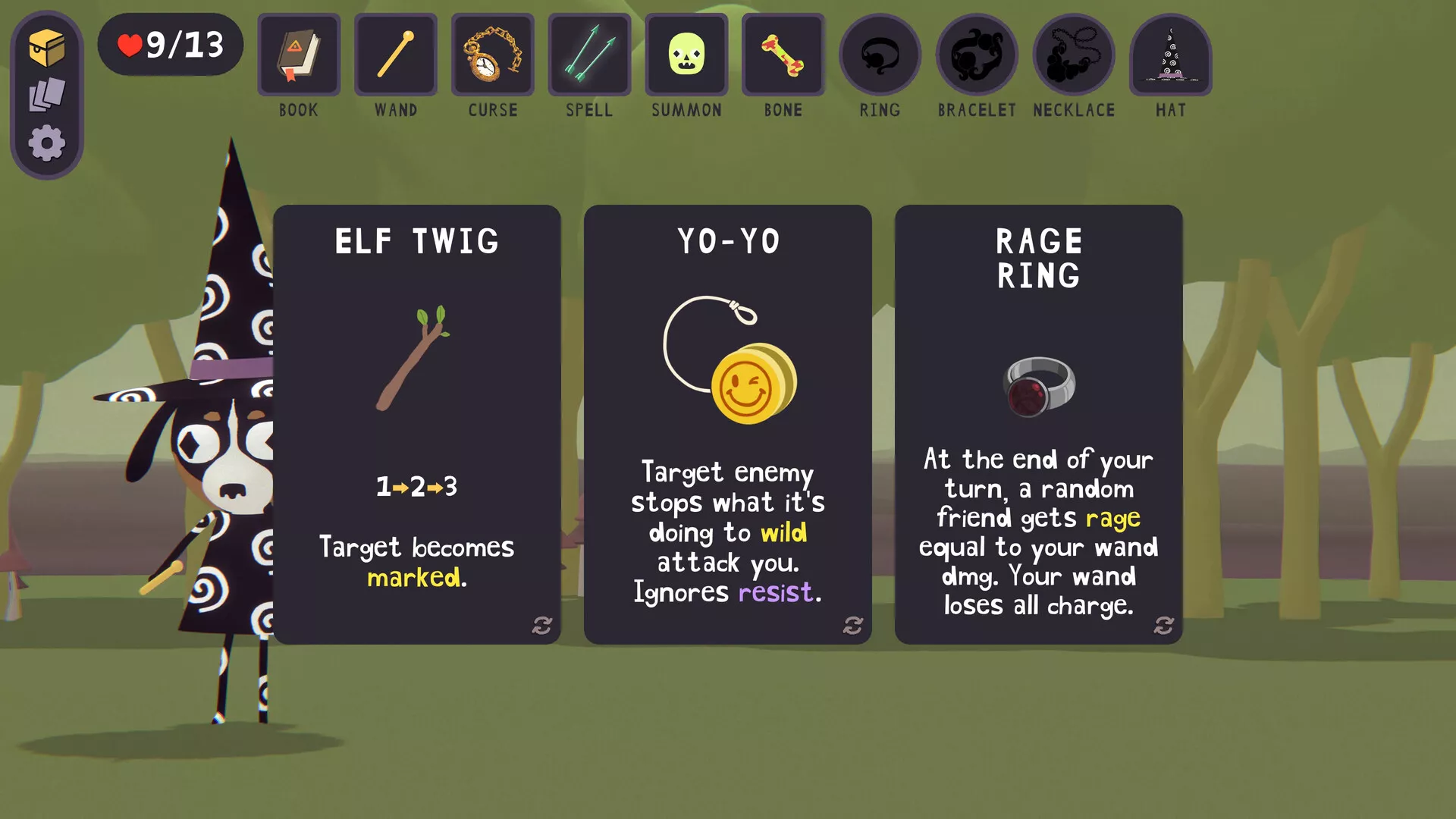Screen dimensions: 1456x819
Task: Select the Wand slot
Action: 396,55
